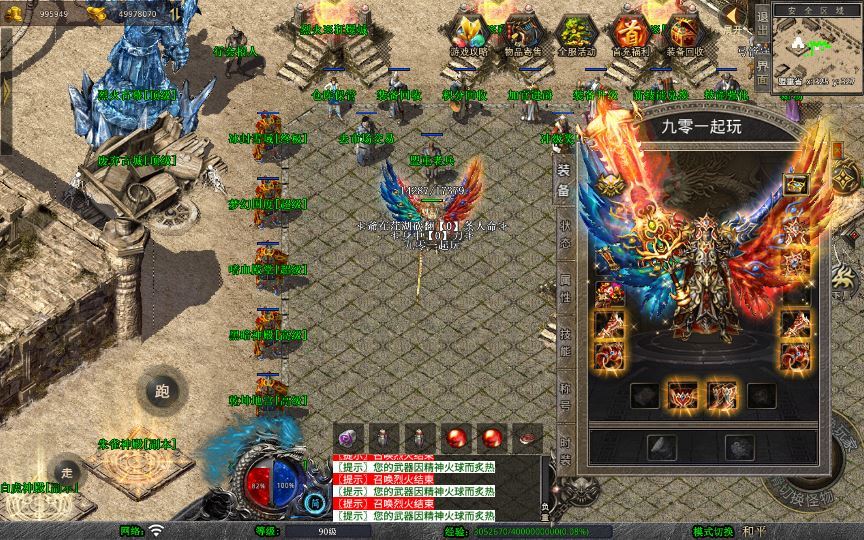Open the 全服活动 server events icon
Screen dimensions: 864x540
pyautogui.click(x=575, y=33)
